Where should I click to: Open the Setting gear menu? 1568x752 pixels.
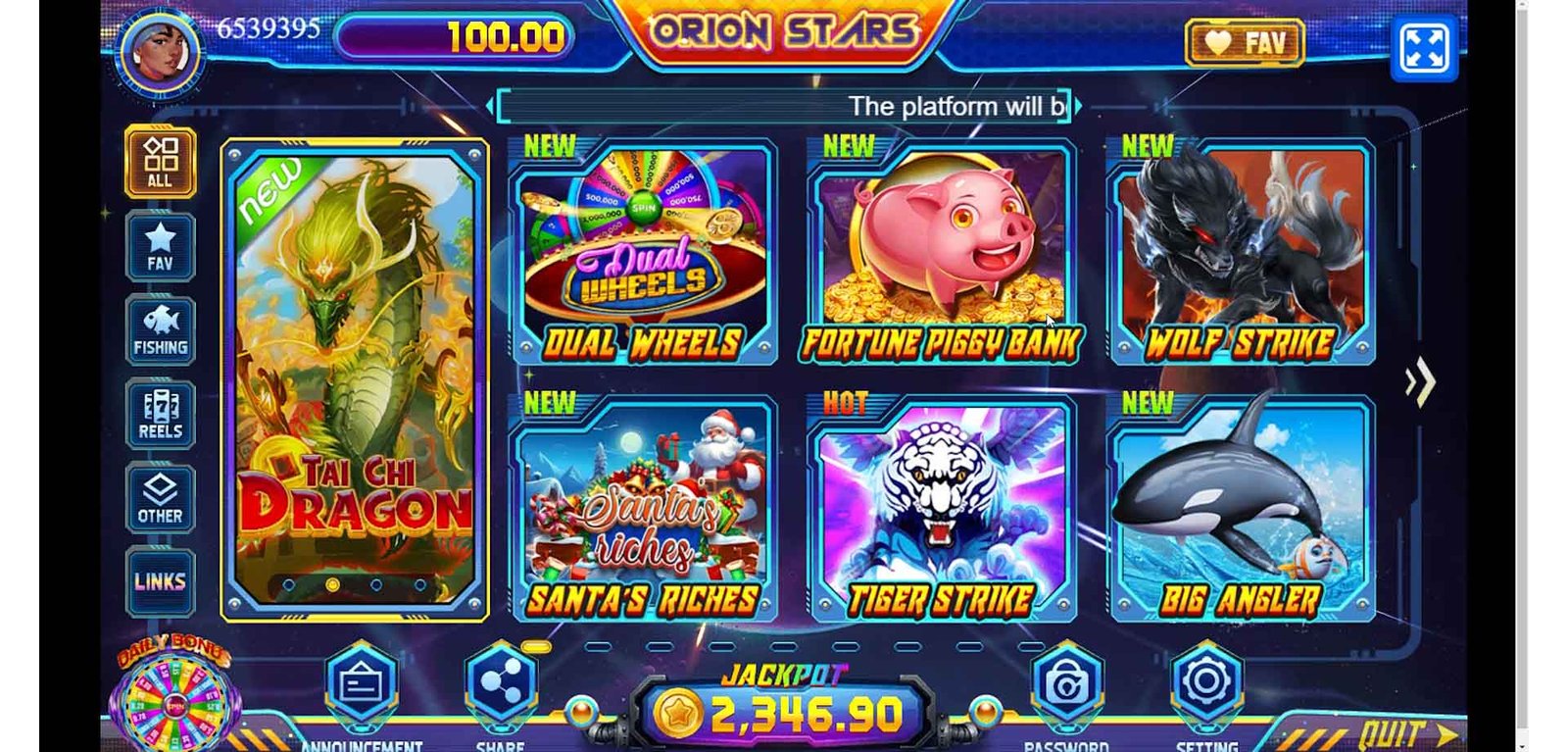[x=1206, y=681]
